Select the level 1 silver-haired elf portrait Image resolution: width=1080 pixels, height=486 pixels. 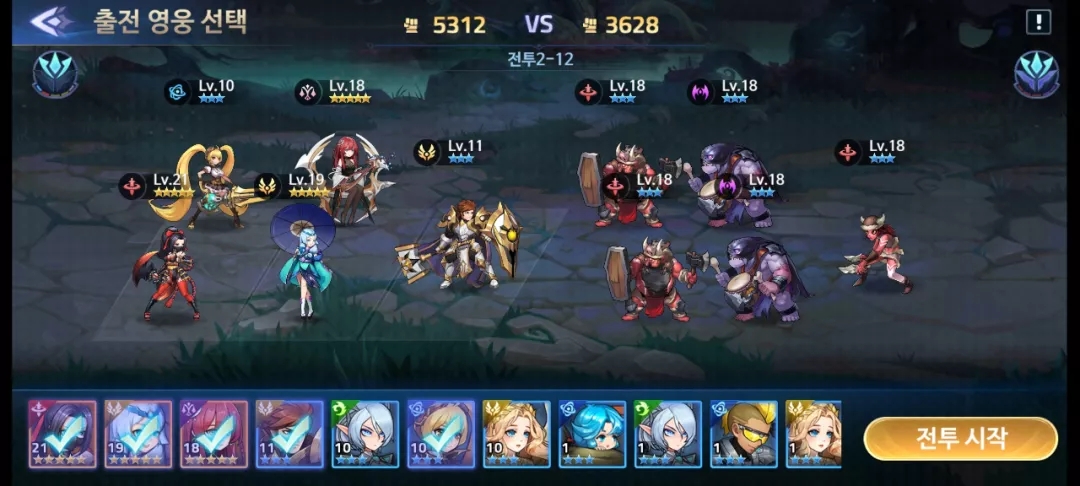click(668, 435)
